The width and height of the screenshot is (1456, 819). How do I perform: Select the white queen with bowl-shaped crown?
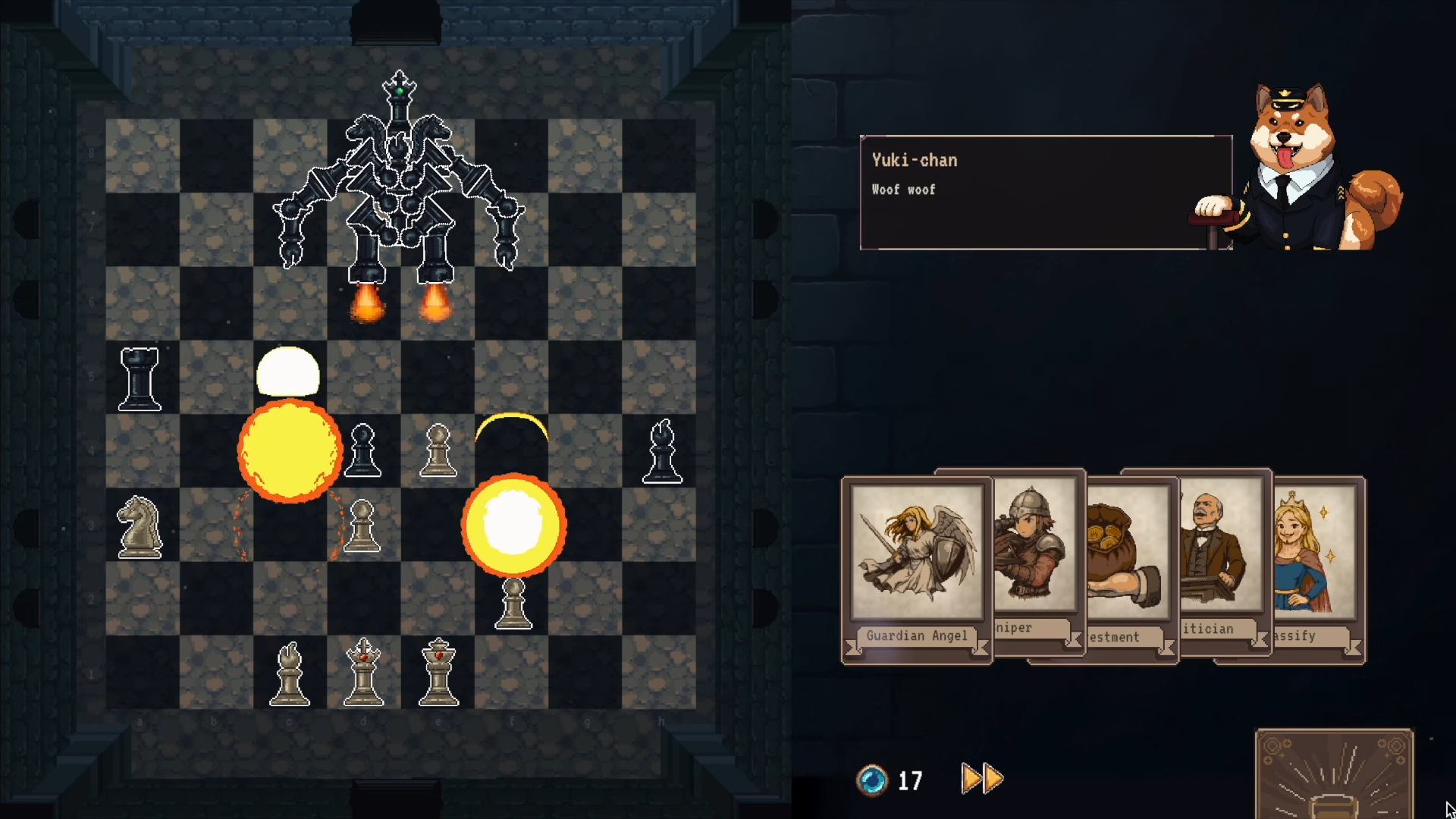[438, 673]
